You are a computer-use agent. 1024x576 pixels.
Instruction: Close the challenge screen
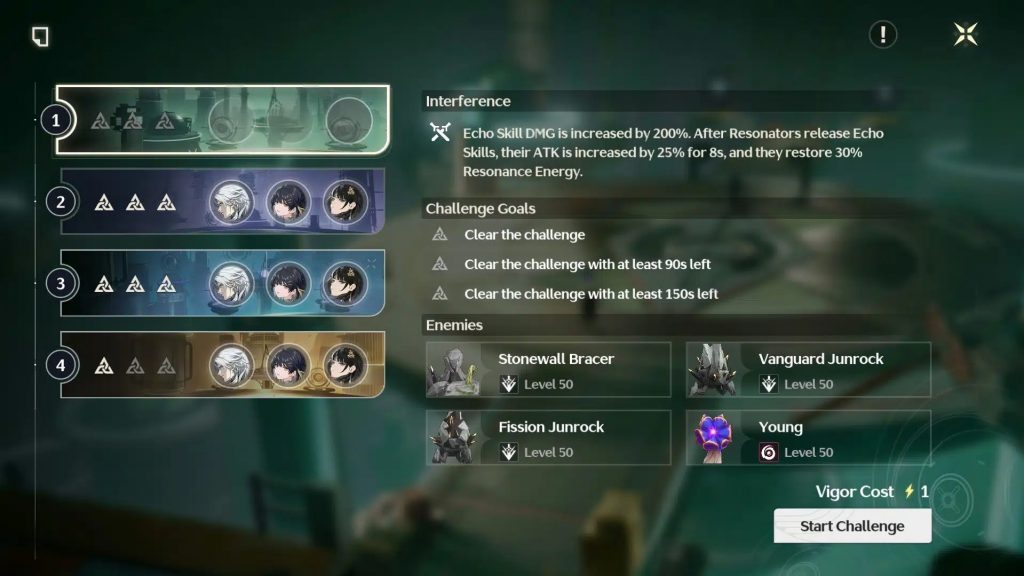click(x=966, y=35)
